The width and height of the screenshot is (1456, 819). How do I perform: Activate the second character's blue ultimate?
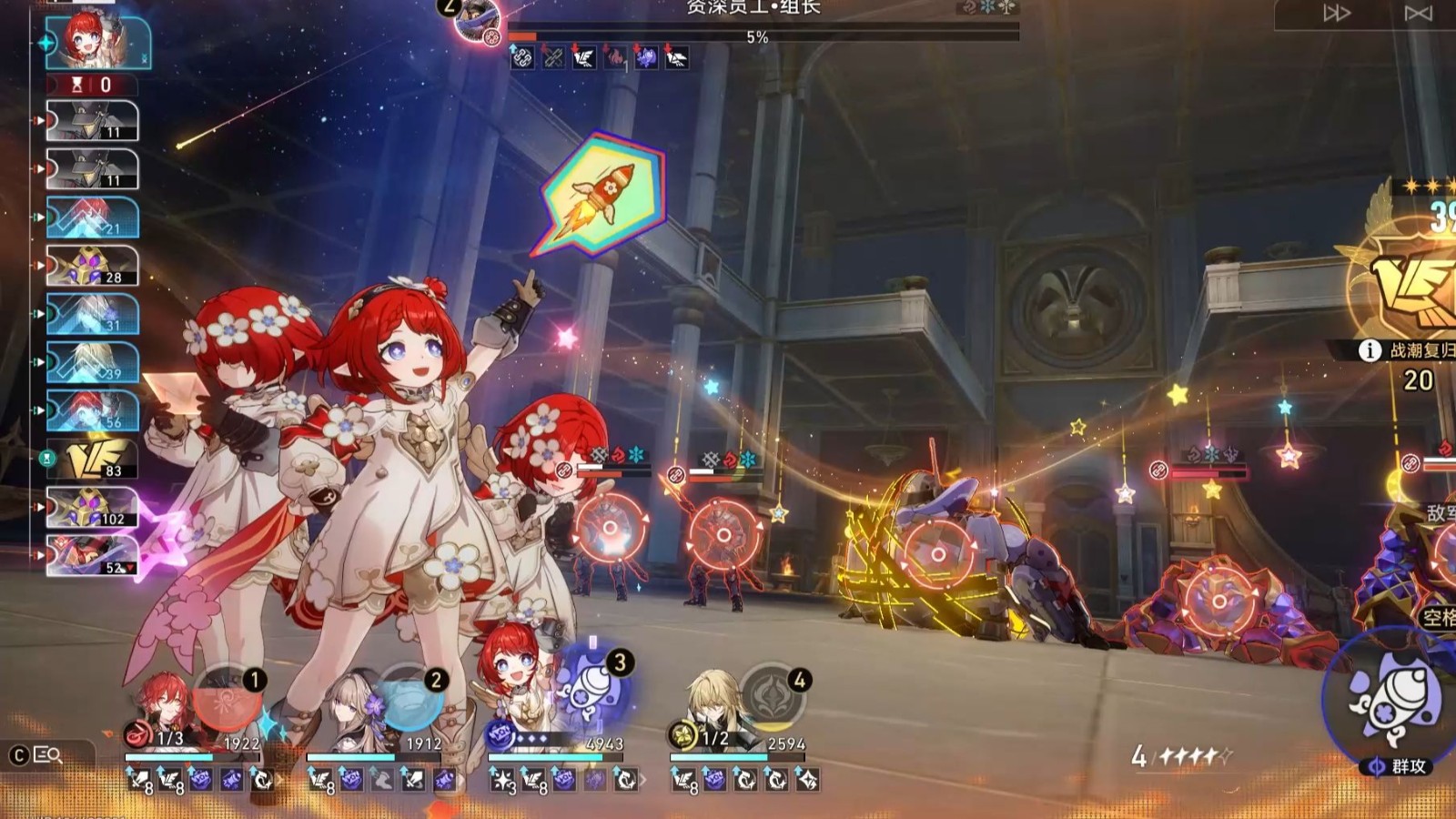409,699
